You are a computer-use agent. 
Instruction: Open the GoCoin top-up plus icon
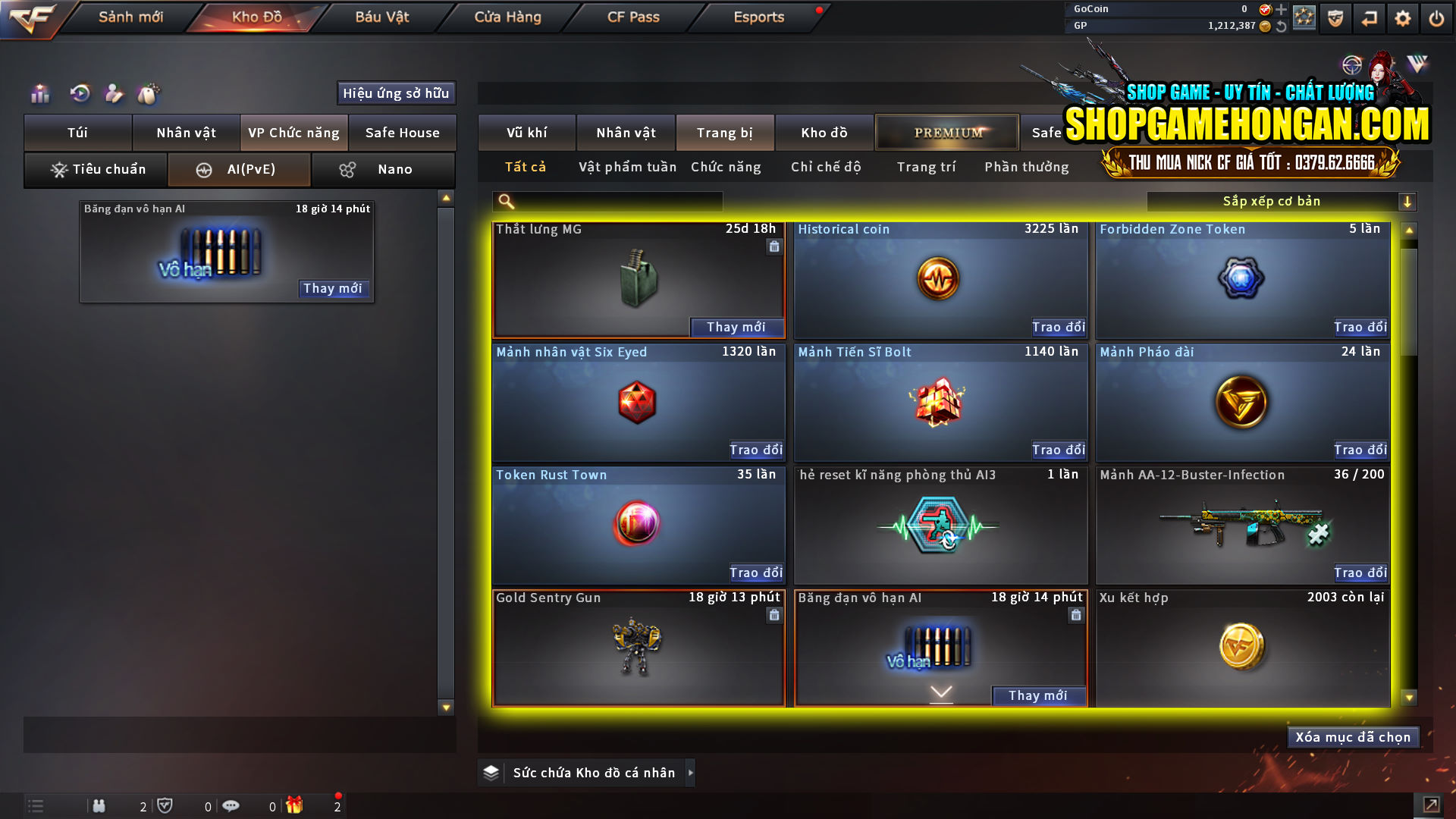[1282, 9]
